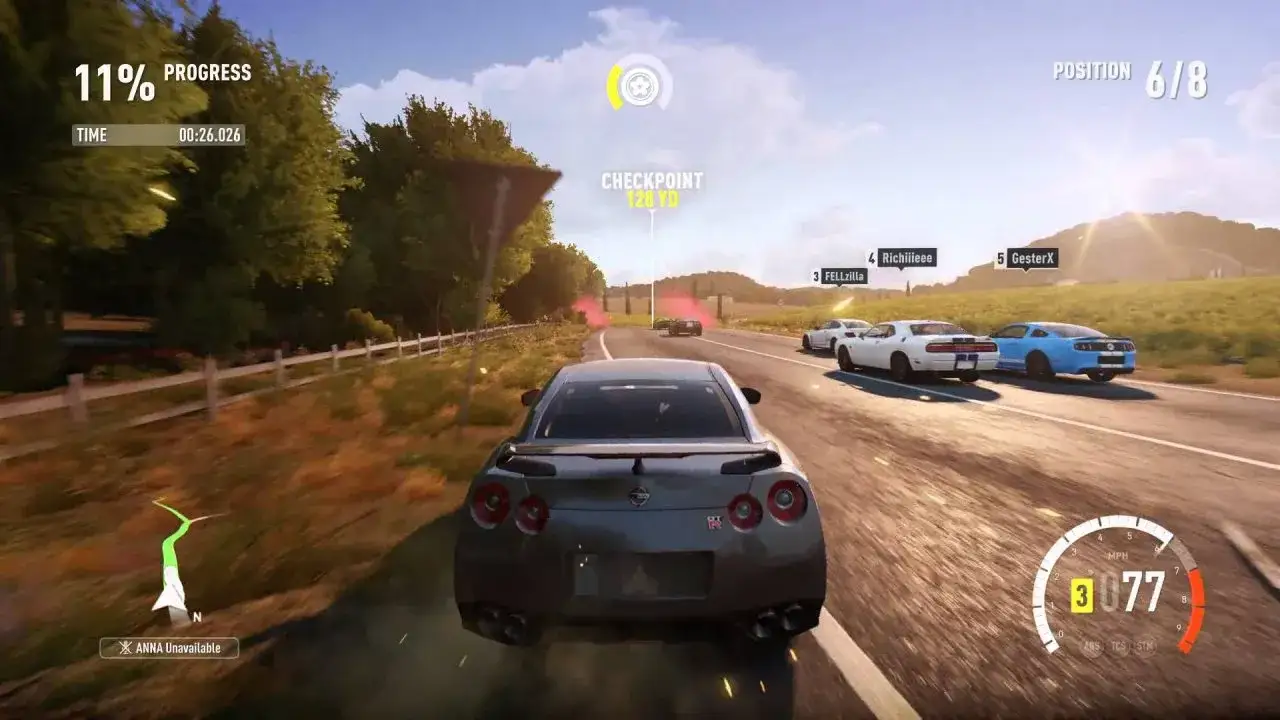1280x720 pixels.
Task: Expand the CHECKPOINT distance indicator
Action: (652, 191)
